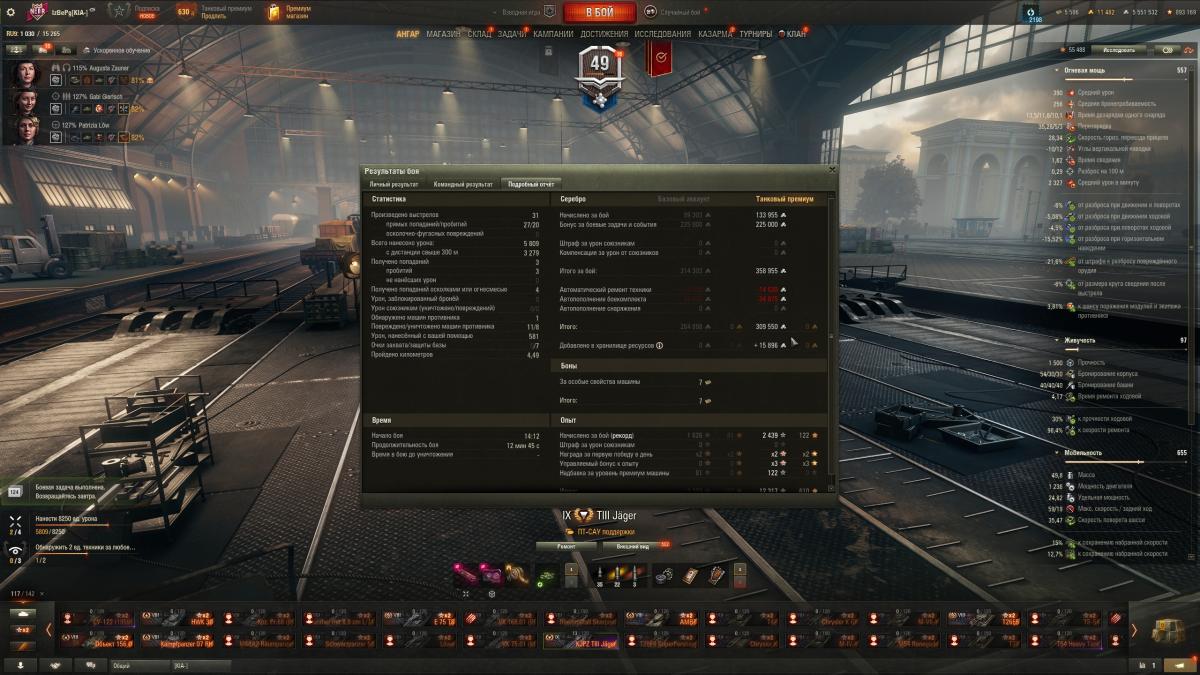
Task: Open the ТУРНИРЫ section
Action: point(756,34)
